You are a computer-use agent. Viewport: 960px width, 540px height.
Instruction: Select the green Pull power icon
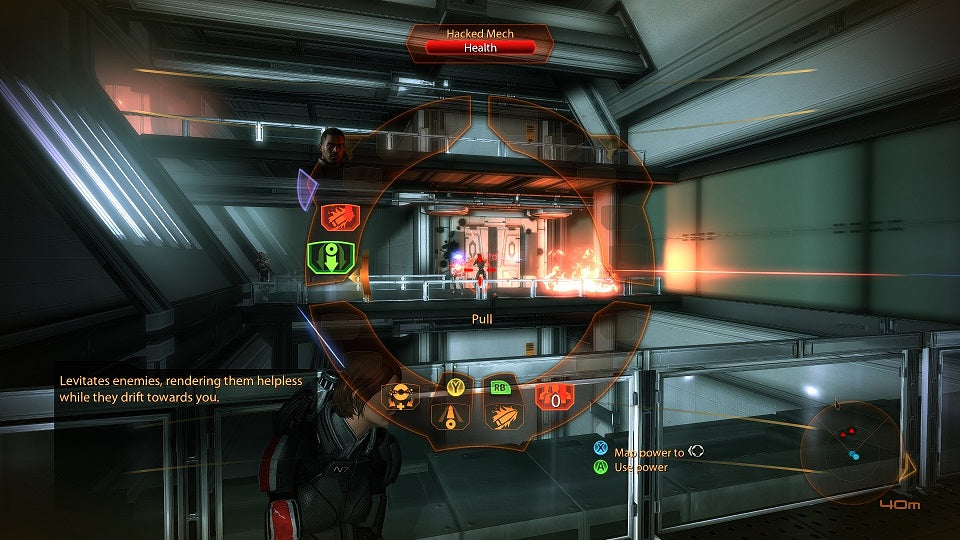coord(329,260)
